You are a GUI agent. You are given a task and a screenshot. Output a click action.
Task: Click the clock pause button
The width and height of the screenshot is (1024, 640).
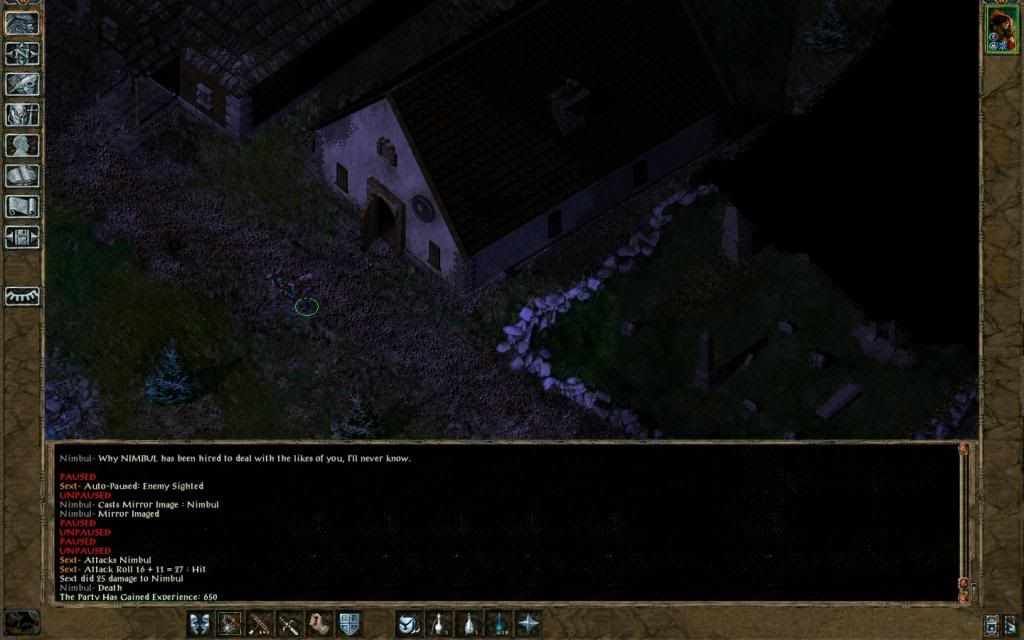pos(22,622)
